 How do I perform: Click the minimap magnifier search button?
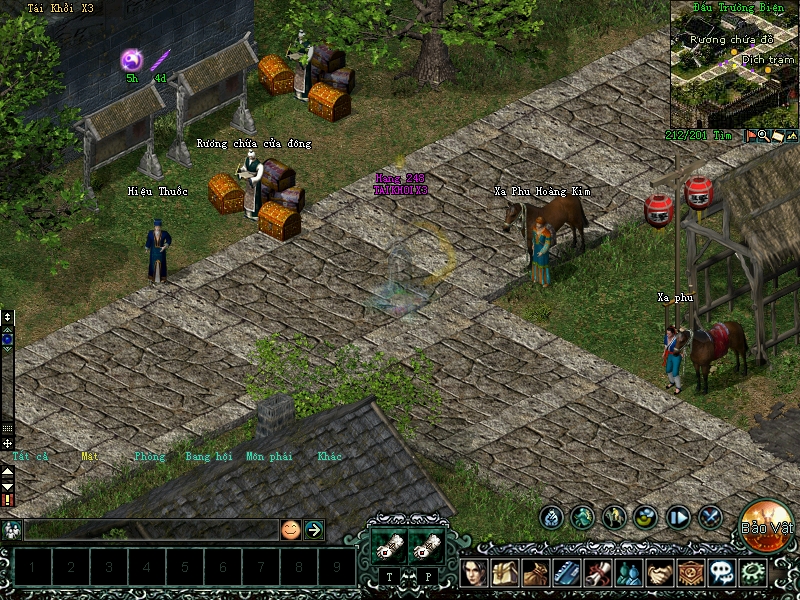click(763, 135)
